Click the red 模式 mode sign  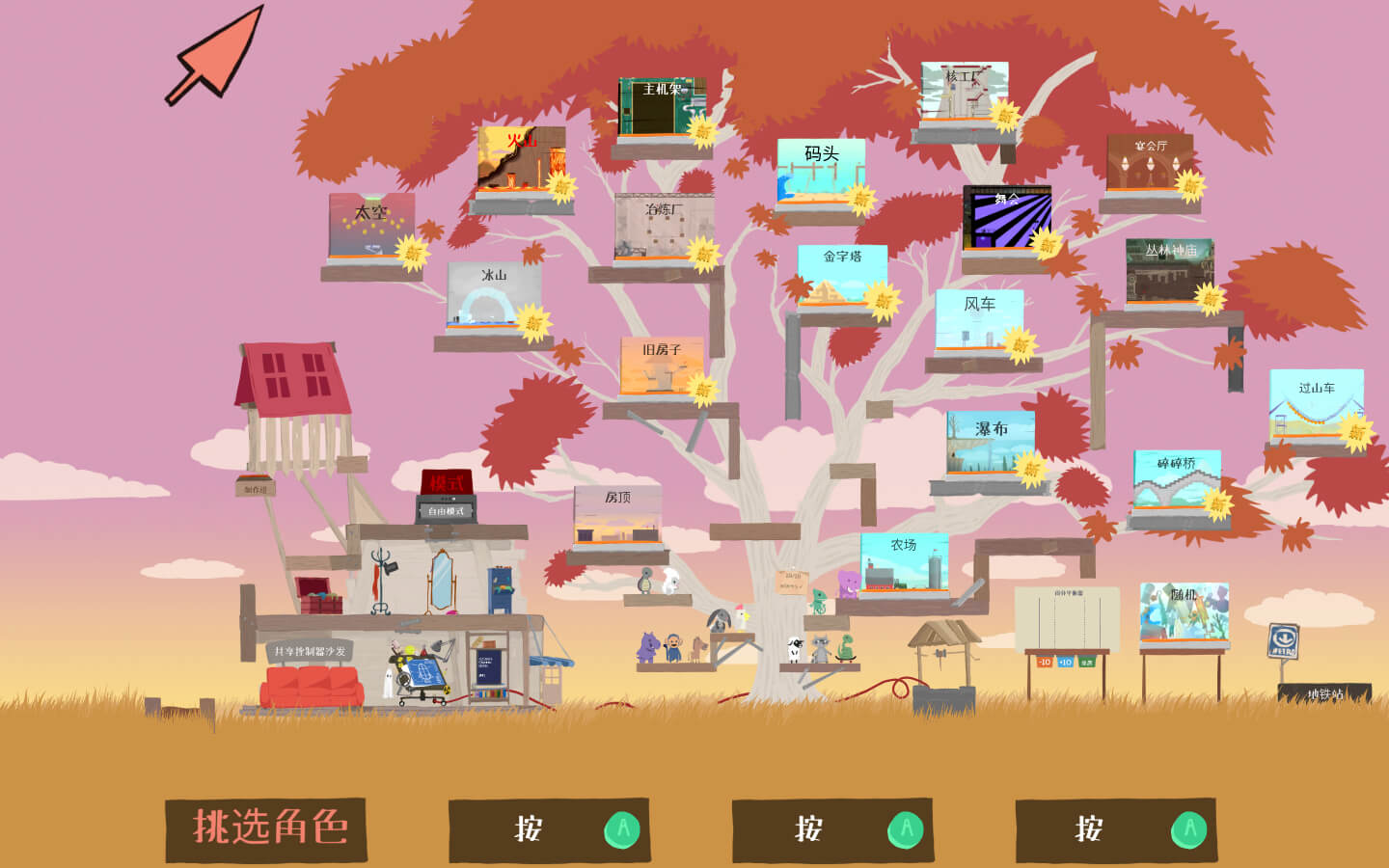point(447,482)
